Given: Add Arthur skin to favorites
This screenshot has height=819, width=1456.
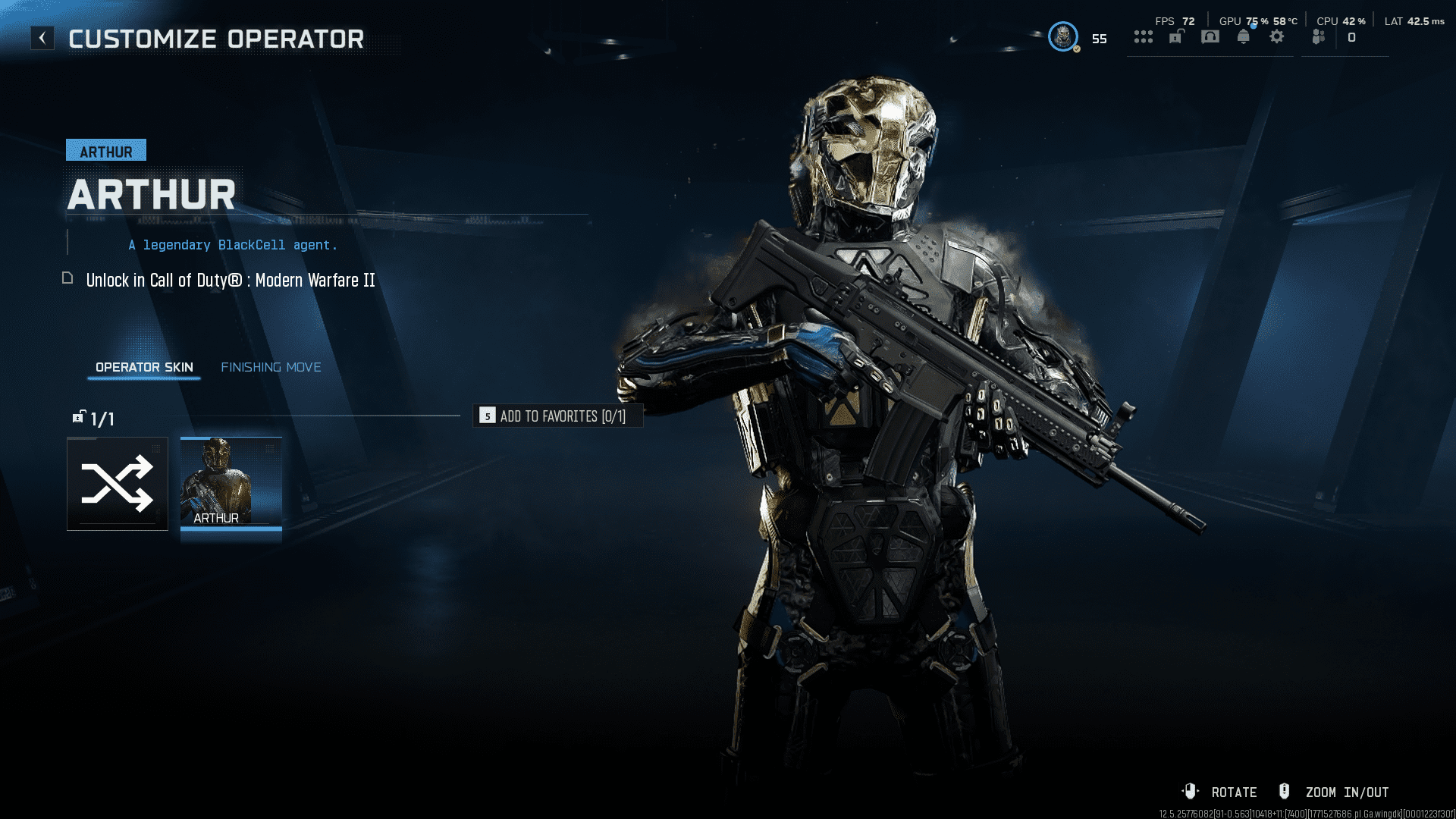Looking at the screenshot, I should click(557, 416).
